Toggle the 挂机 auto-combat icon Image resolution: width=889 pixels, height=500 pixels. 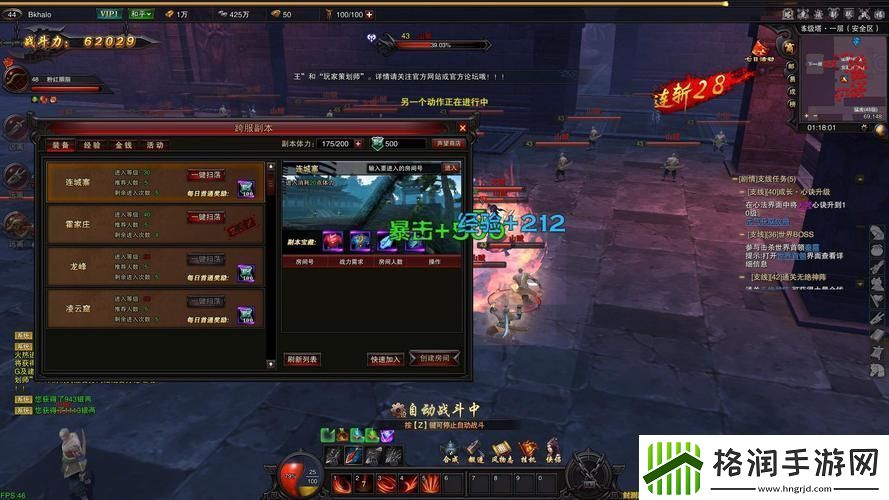click(x=527, y=449)
